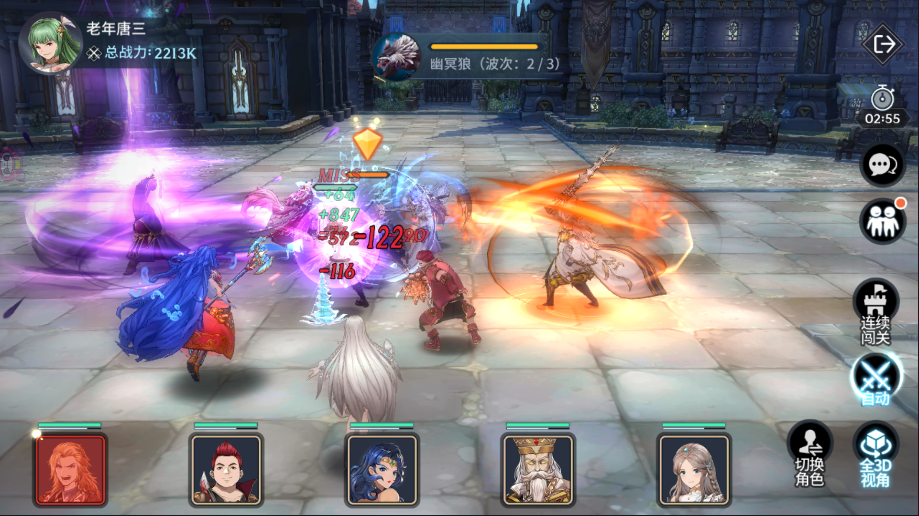Toggle 连续闯关 continuous stage mode
The width and height of the screenshot is (919, 516).
click(875, 306)
